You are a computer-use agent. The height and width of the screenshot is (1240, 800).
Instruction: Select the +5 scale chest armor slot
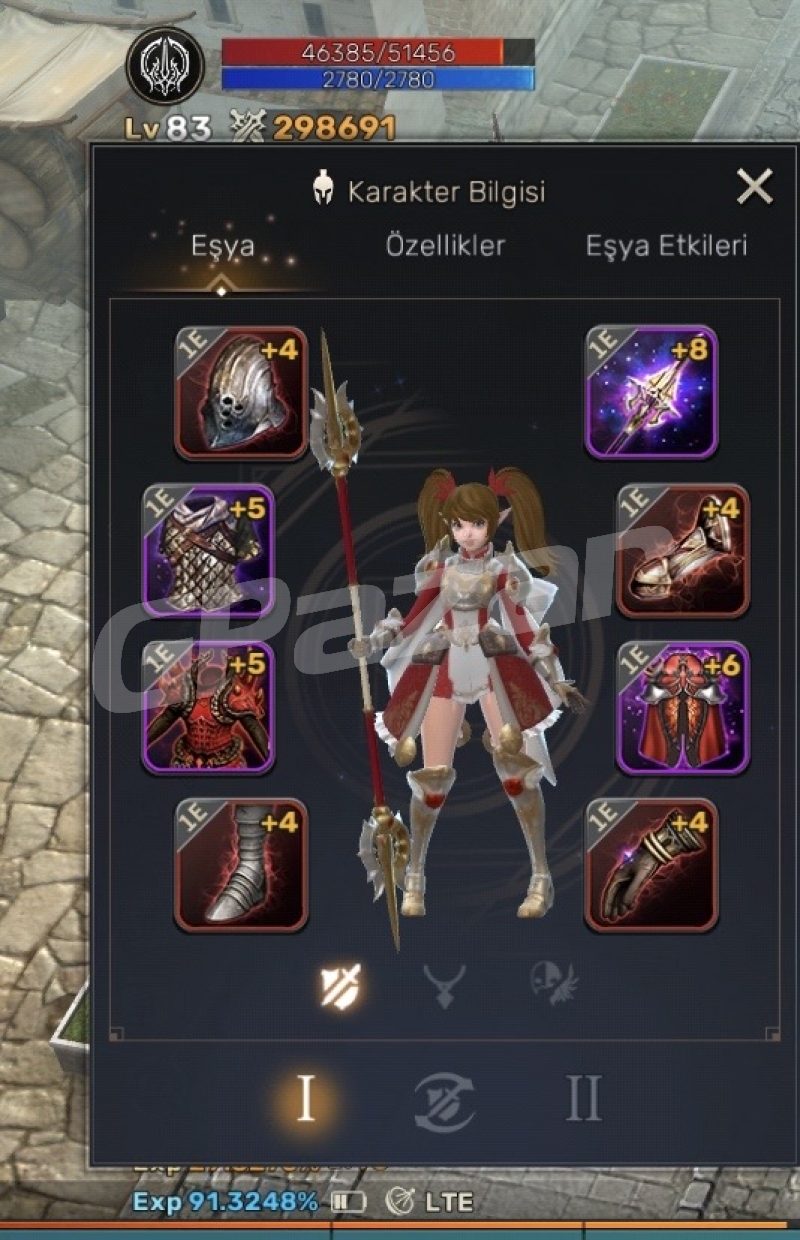(209, 550)
